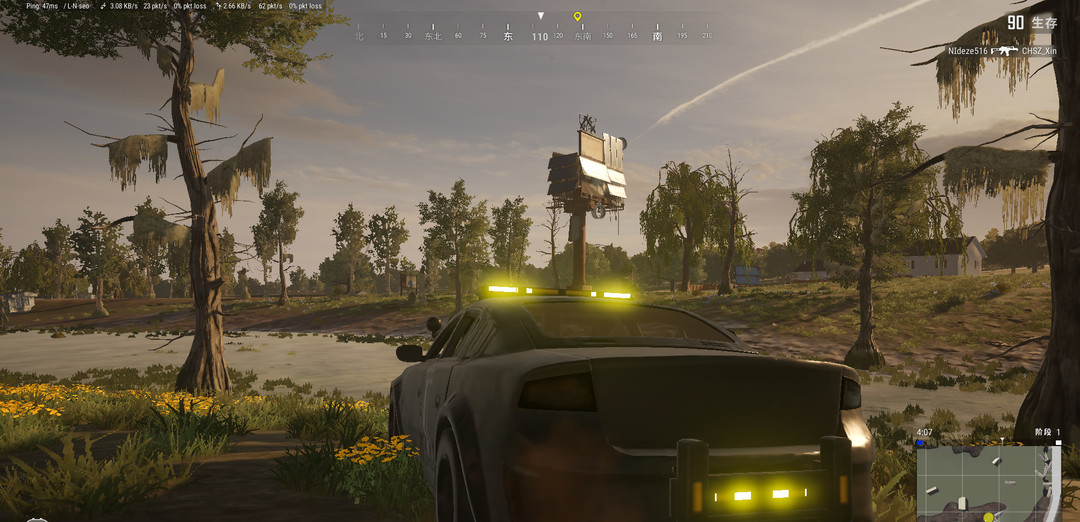1080x522 pixels.
Task: Click the NIdeze516 kill feed entry
Action: [x=967, y=50]
